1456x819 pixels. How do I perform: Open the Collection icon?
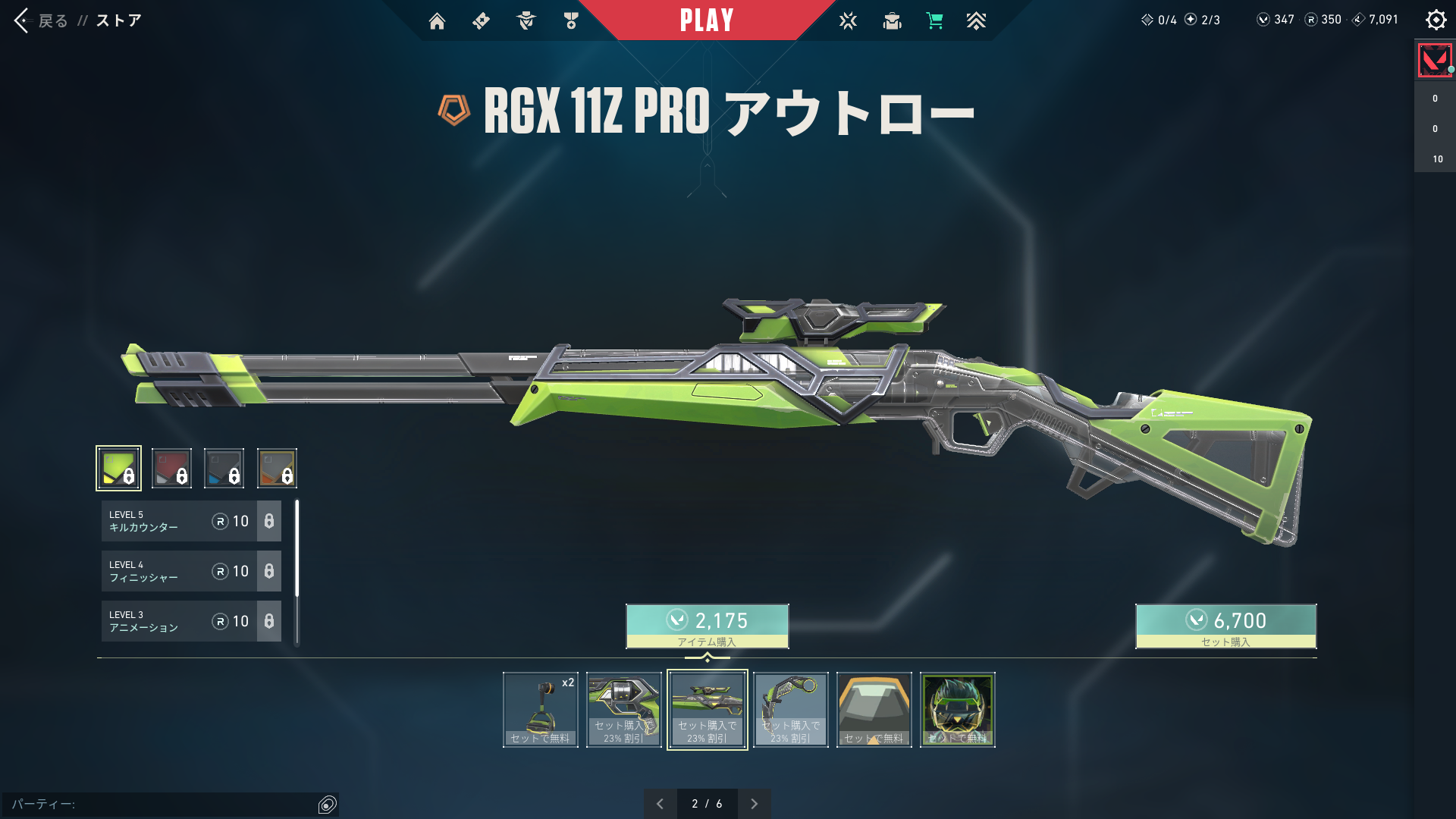coord(892,20)
